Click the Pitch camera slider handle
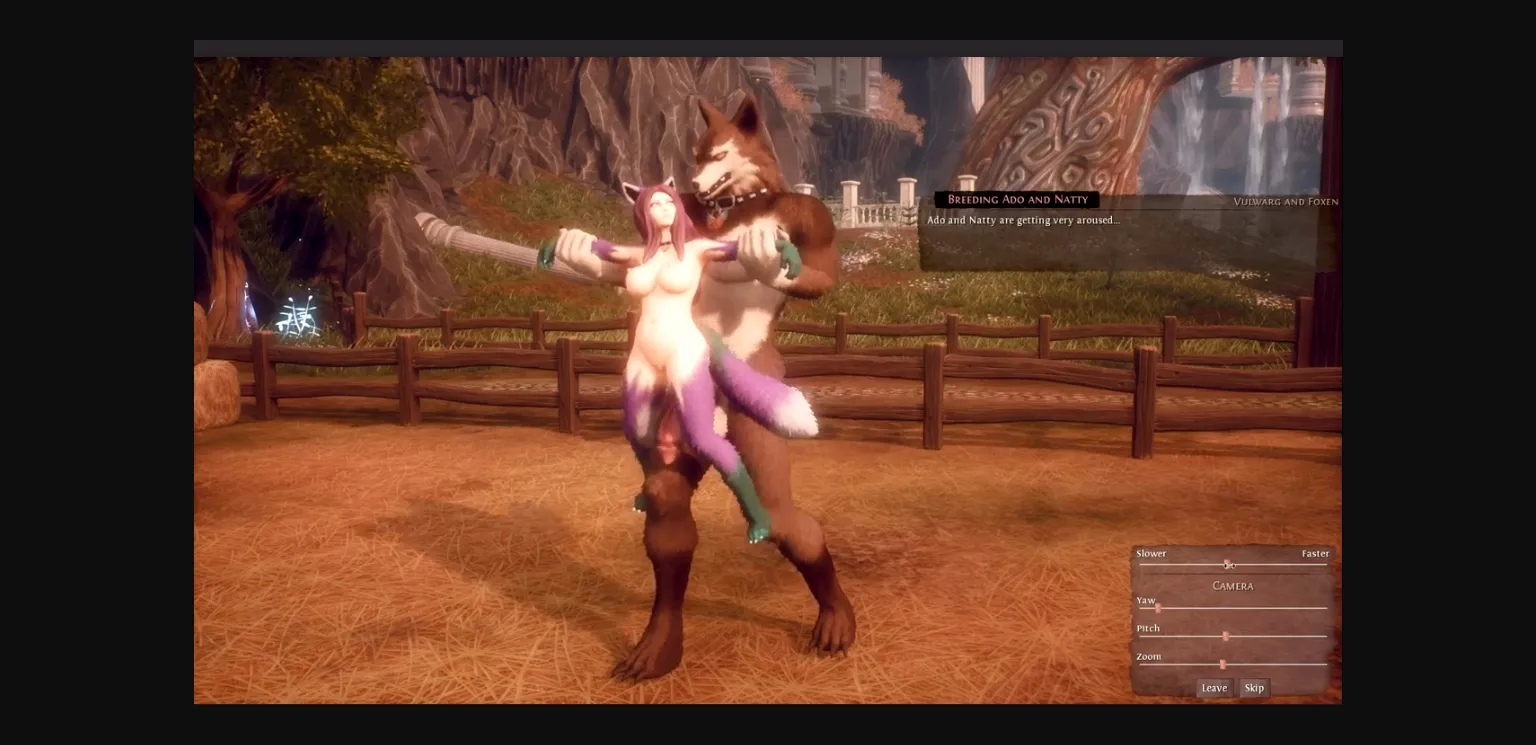 point(1225,635)
